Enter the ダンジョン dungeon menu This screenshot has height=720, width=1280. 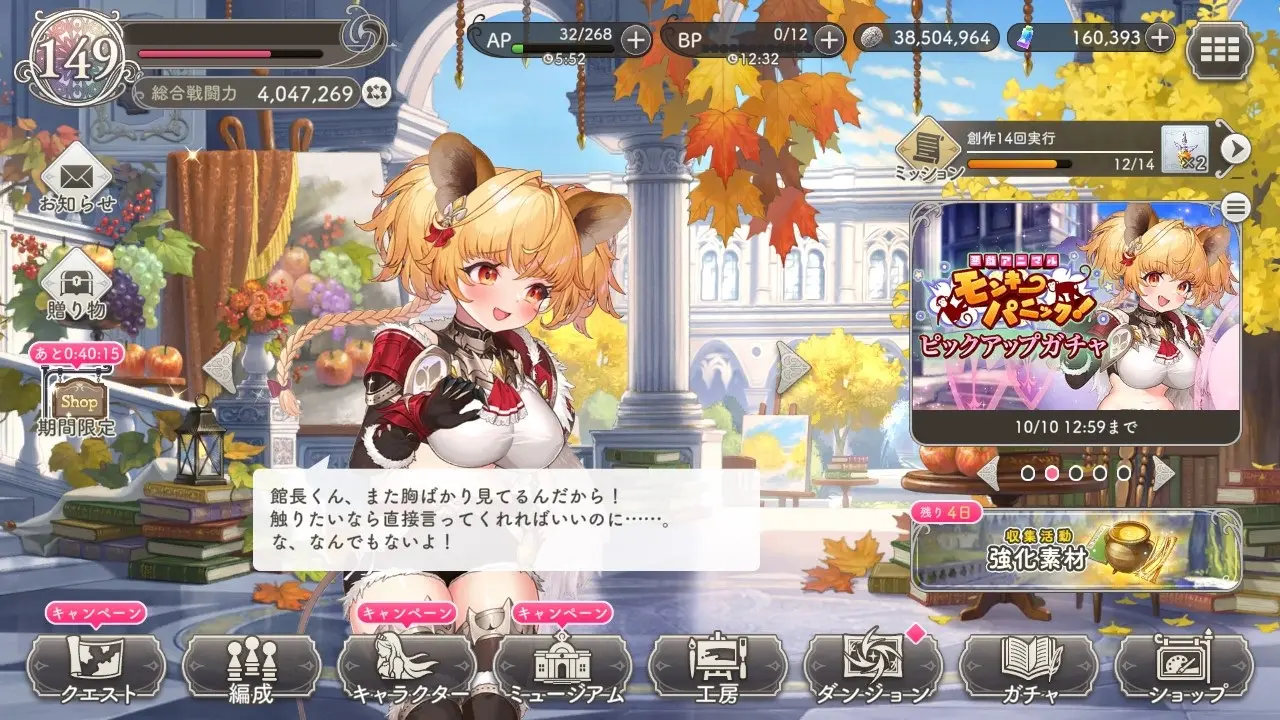(x=873, y=667)
